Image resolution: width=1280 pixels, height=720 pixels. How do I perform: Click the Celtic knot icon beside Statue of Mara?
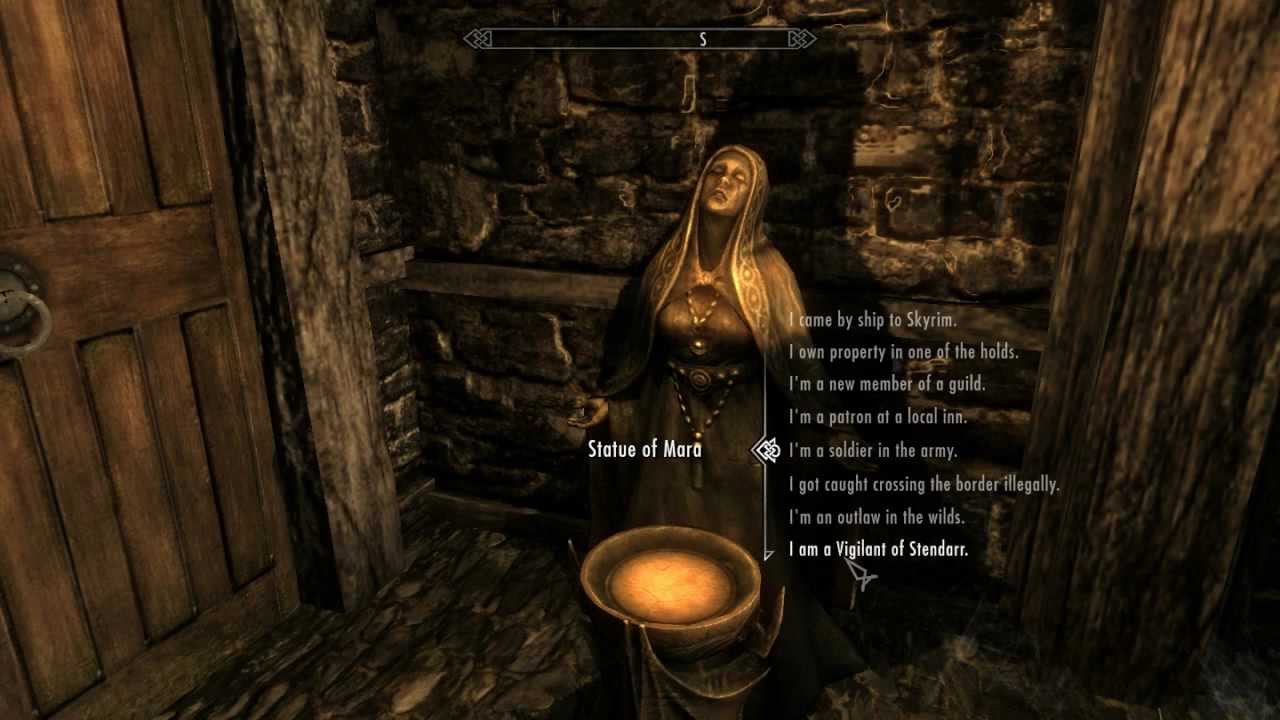(766, 451)
